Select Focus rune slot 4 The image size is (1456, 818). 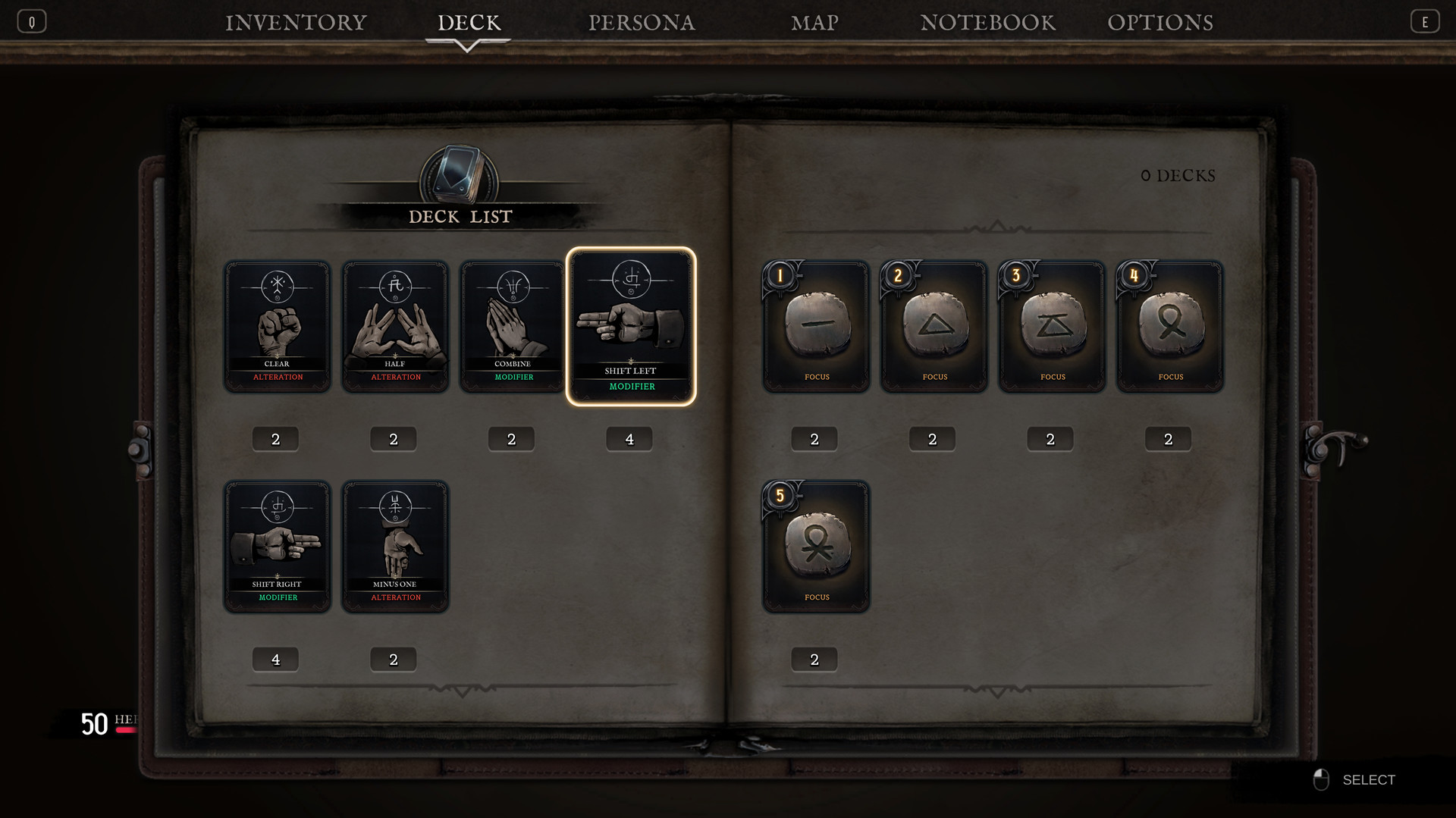[x=1169, y=326]
